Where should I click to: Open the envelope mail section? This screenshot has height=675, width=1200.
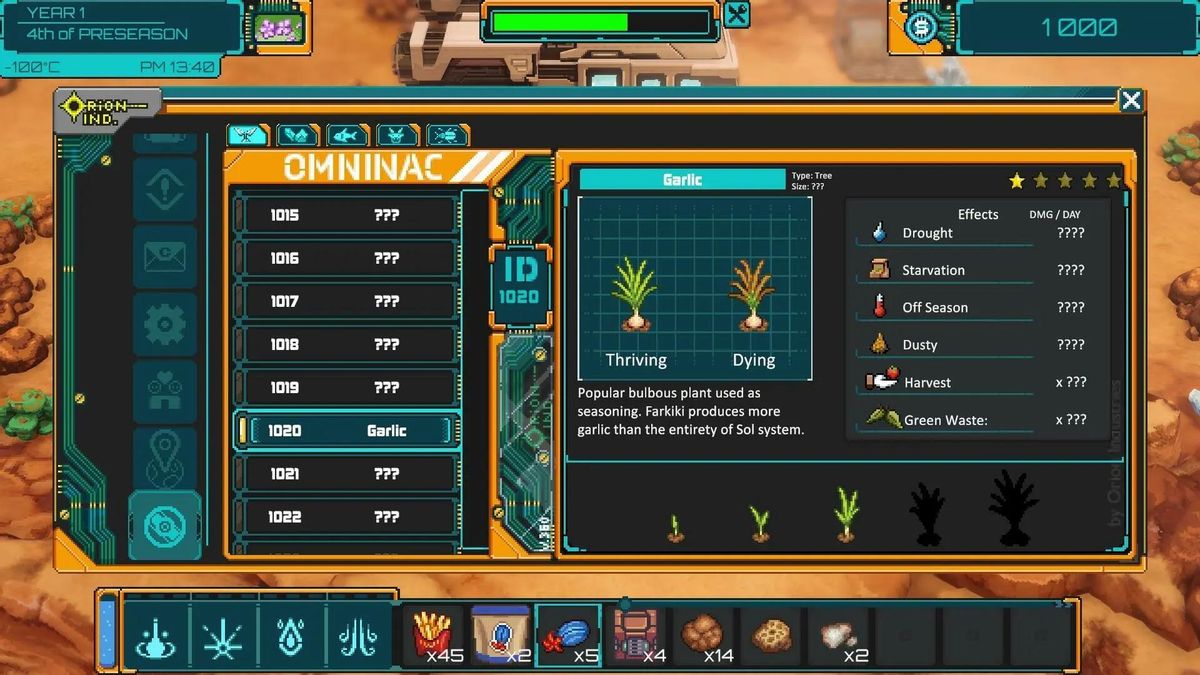(x=165, y=257)
